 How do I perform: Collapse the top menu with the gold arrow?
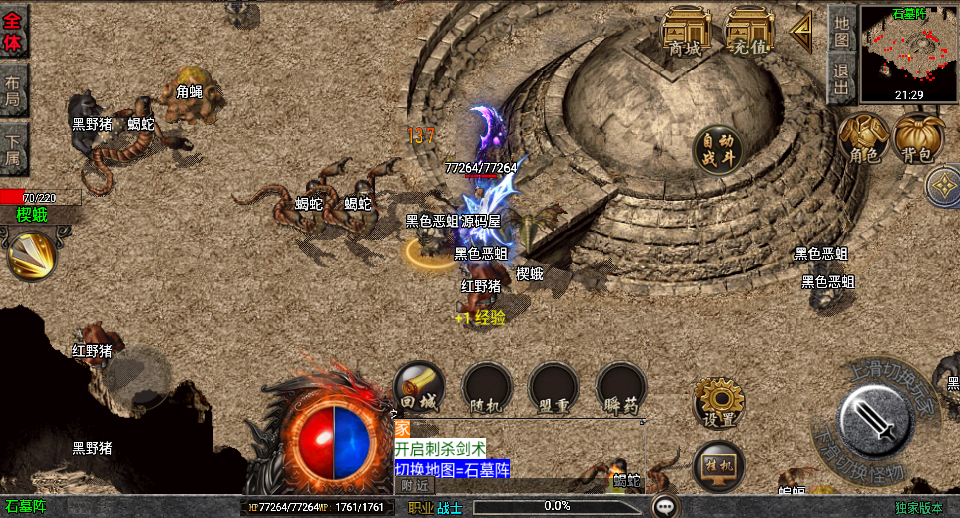[801, 31]
